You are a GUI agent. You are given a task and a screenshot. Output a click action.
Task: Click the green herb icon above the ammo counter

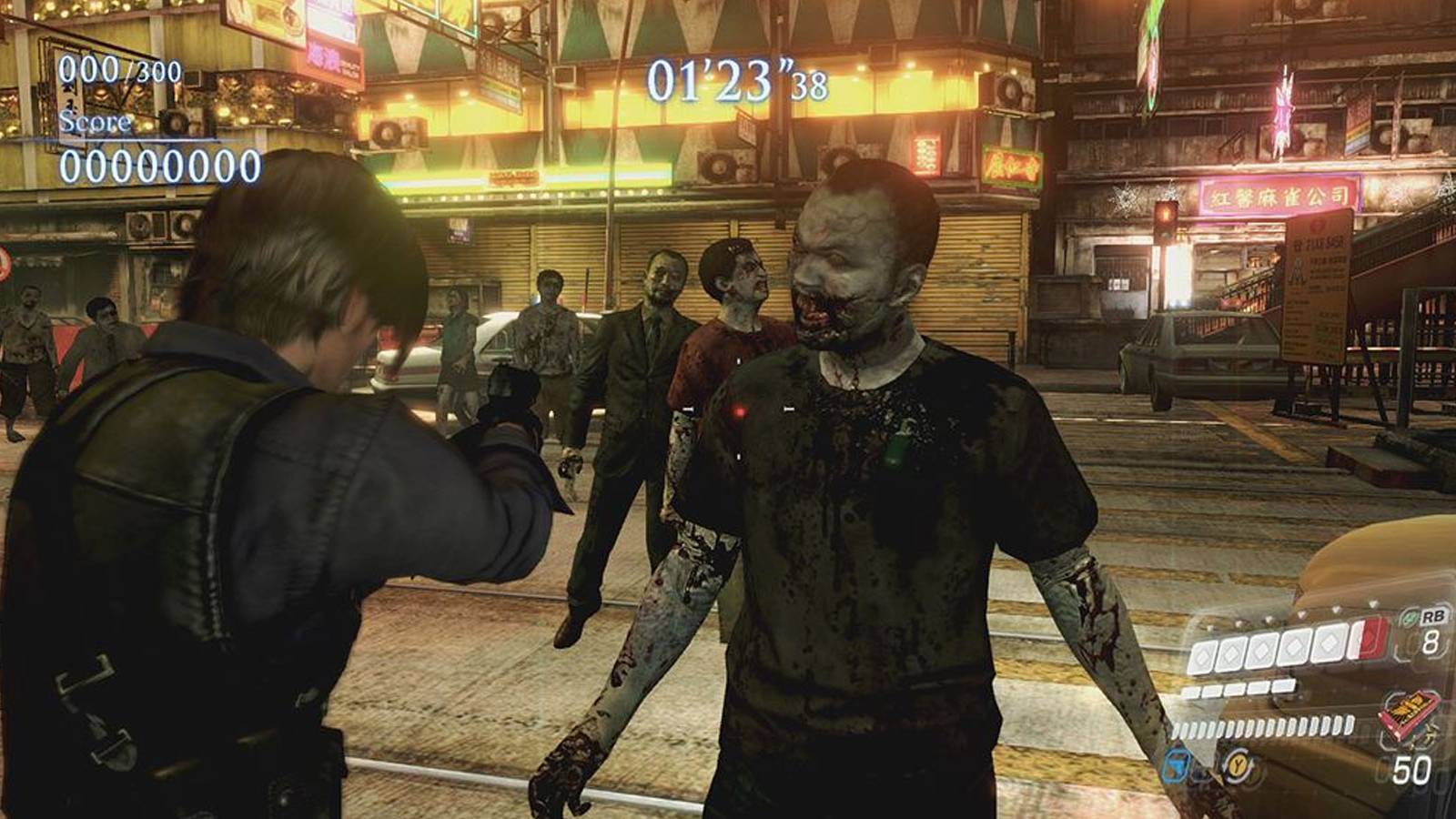(1408, 618)
